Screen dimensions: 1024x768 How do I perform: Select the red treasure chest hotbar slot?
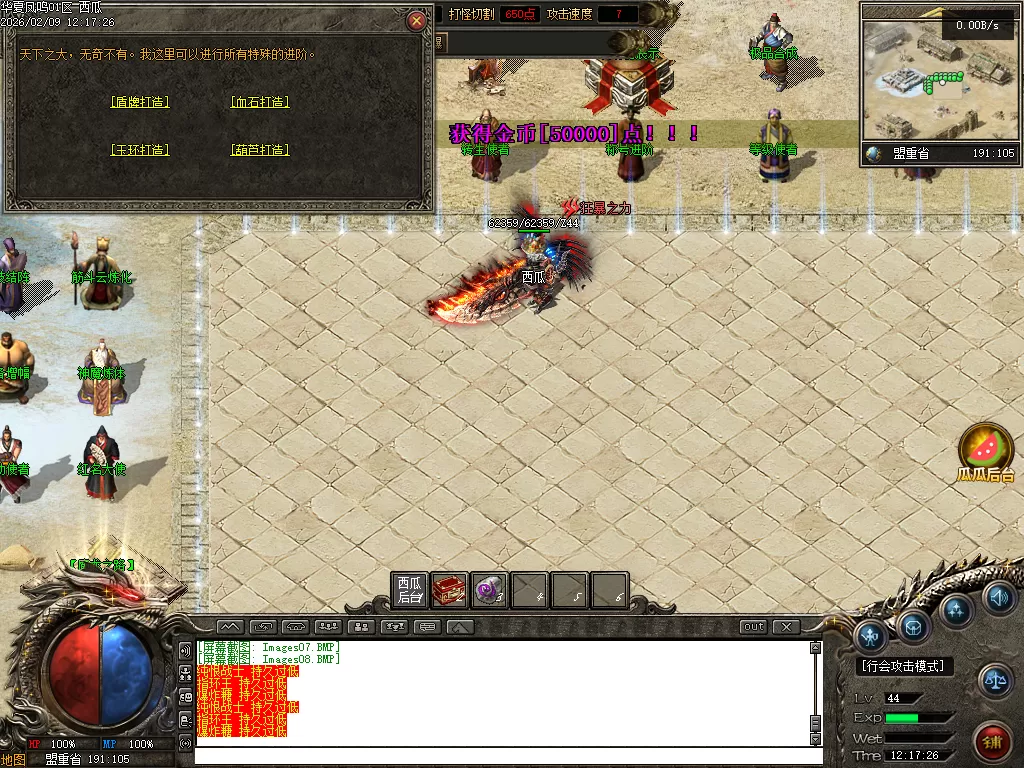pos(450,590)
